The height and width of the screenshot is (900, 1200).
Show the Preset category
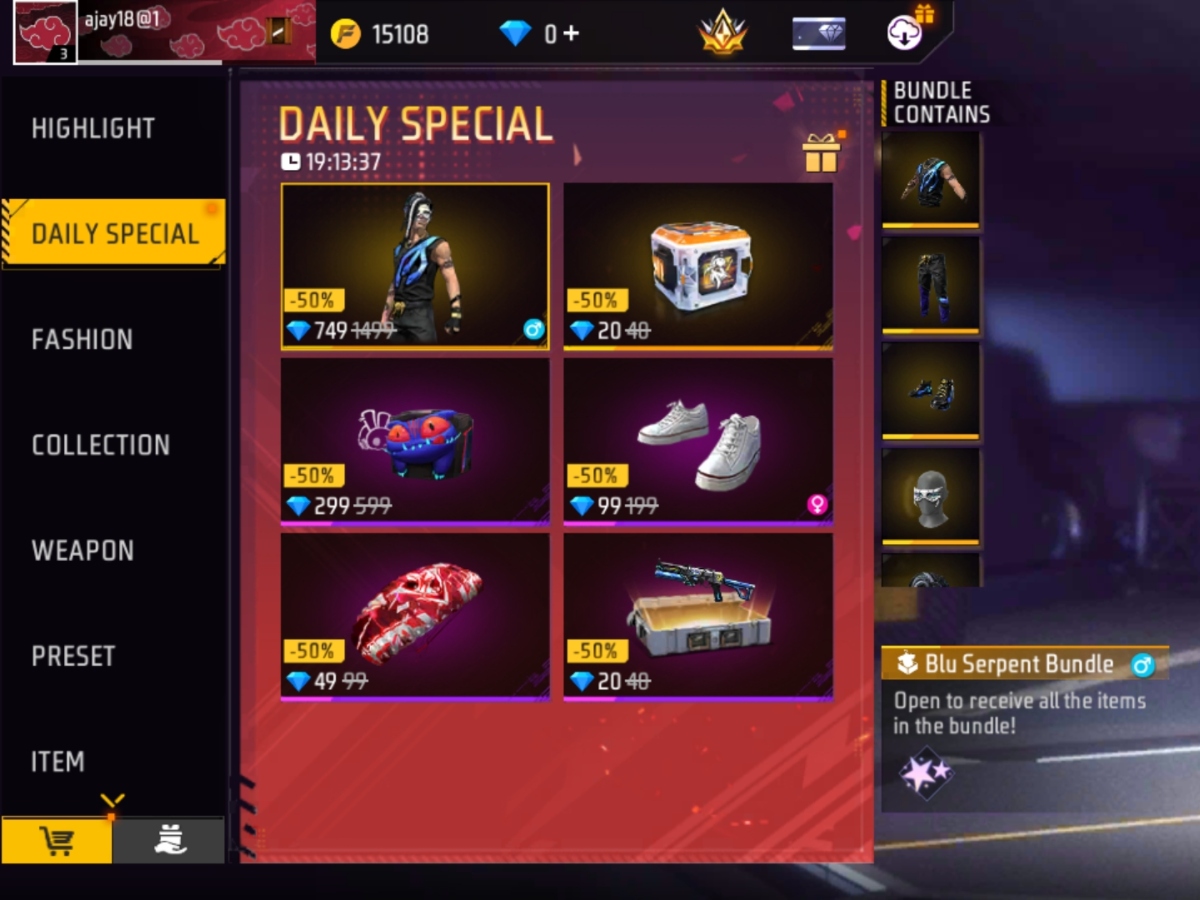pyautogui.click(x=73, y=656)
